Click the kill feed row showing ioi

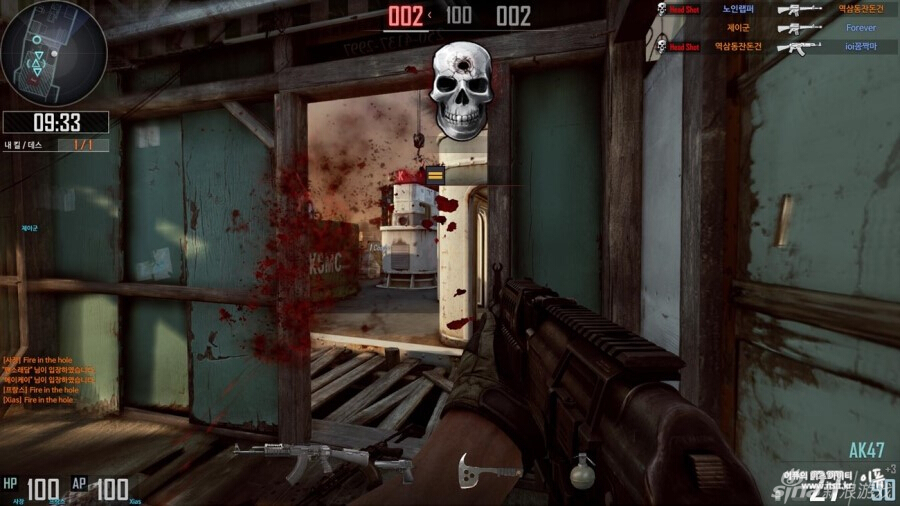pyautogui.click(x=780, y=46)
